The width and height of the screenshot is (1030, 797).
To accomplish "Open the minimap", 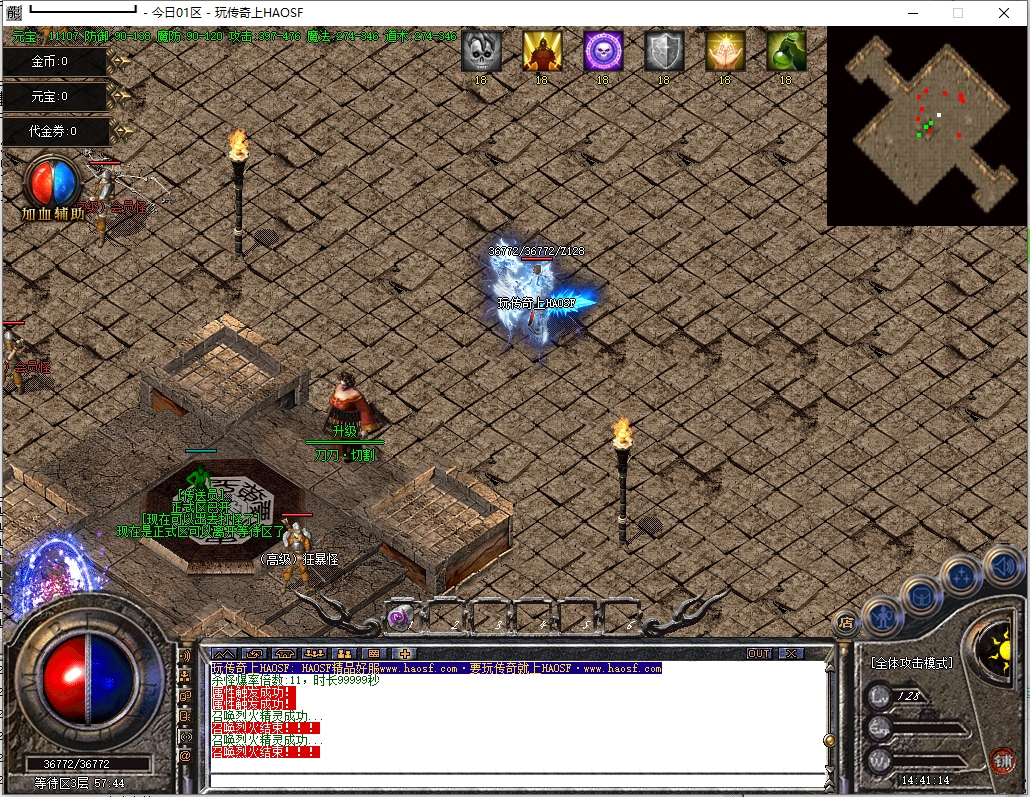I will pos(927,125).
